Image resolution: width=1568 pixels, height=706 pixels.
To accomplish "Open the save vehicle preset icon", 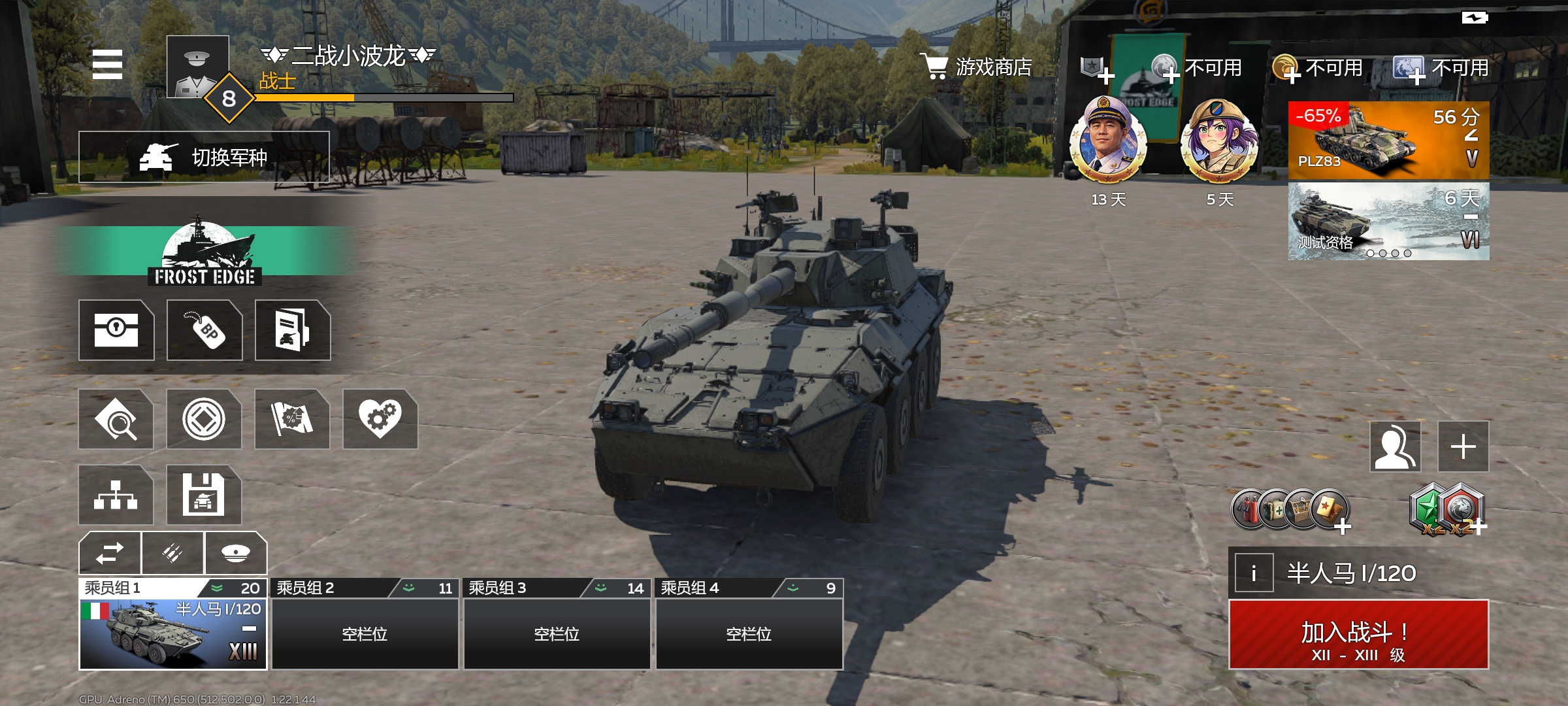I will pos(204,495).
